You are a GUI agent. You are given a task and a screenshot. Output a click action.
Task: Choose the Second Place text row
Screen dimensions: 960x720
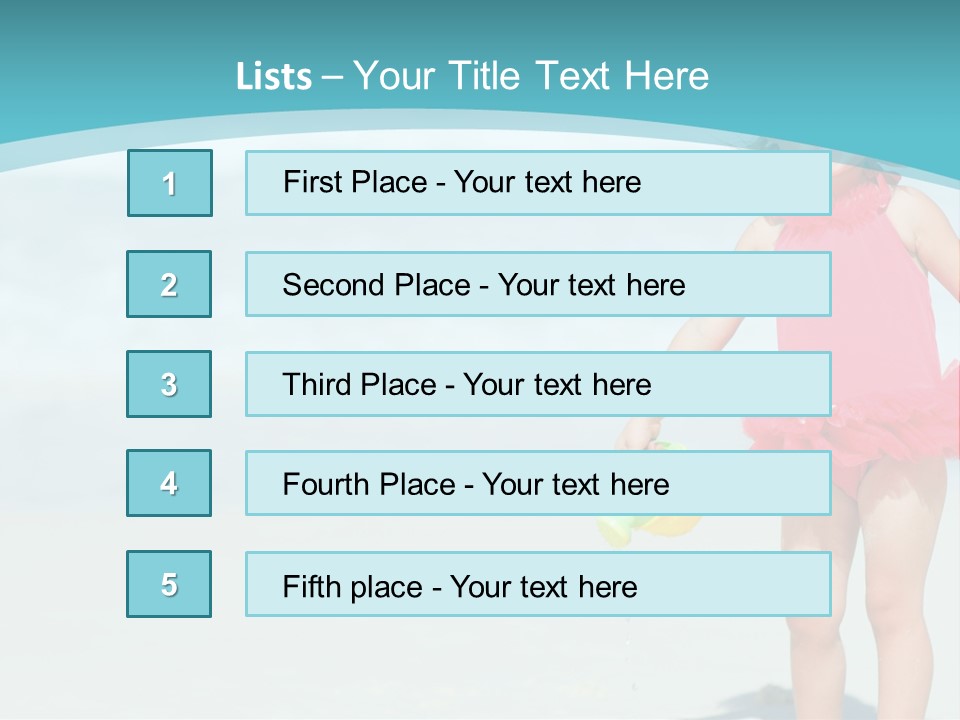(538, 284)
